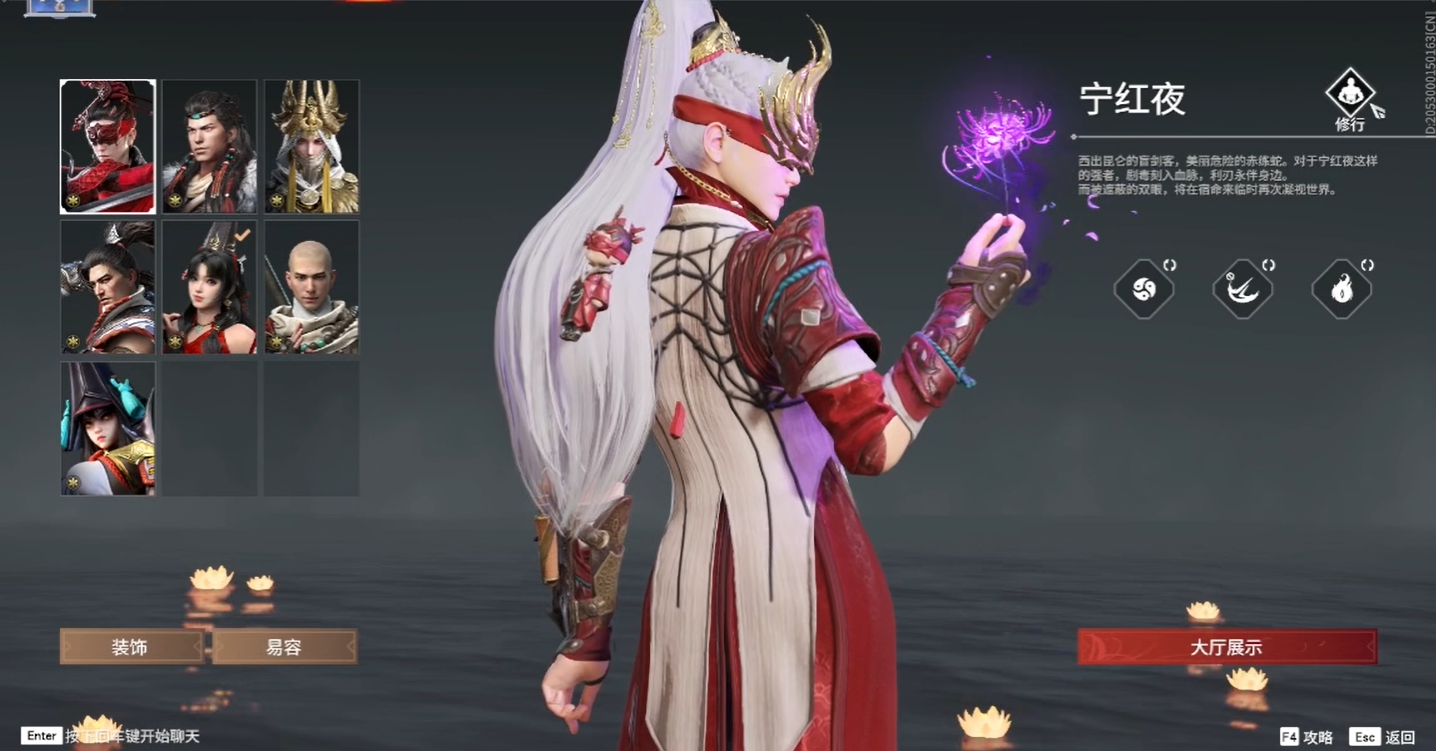Open the 装饰 decoration menu
The width and height of the screenshot is (1436, 751).
[x=131, y=647]
